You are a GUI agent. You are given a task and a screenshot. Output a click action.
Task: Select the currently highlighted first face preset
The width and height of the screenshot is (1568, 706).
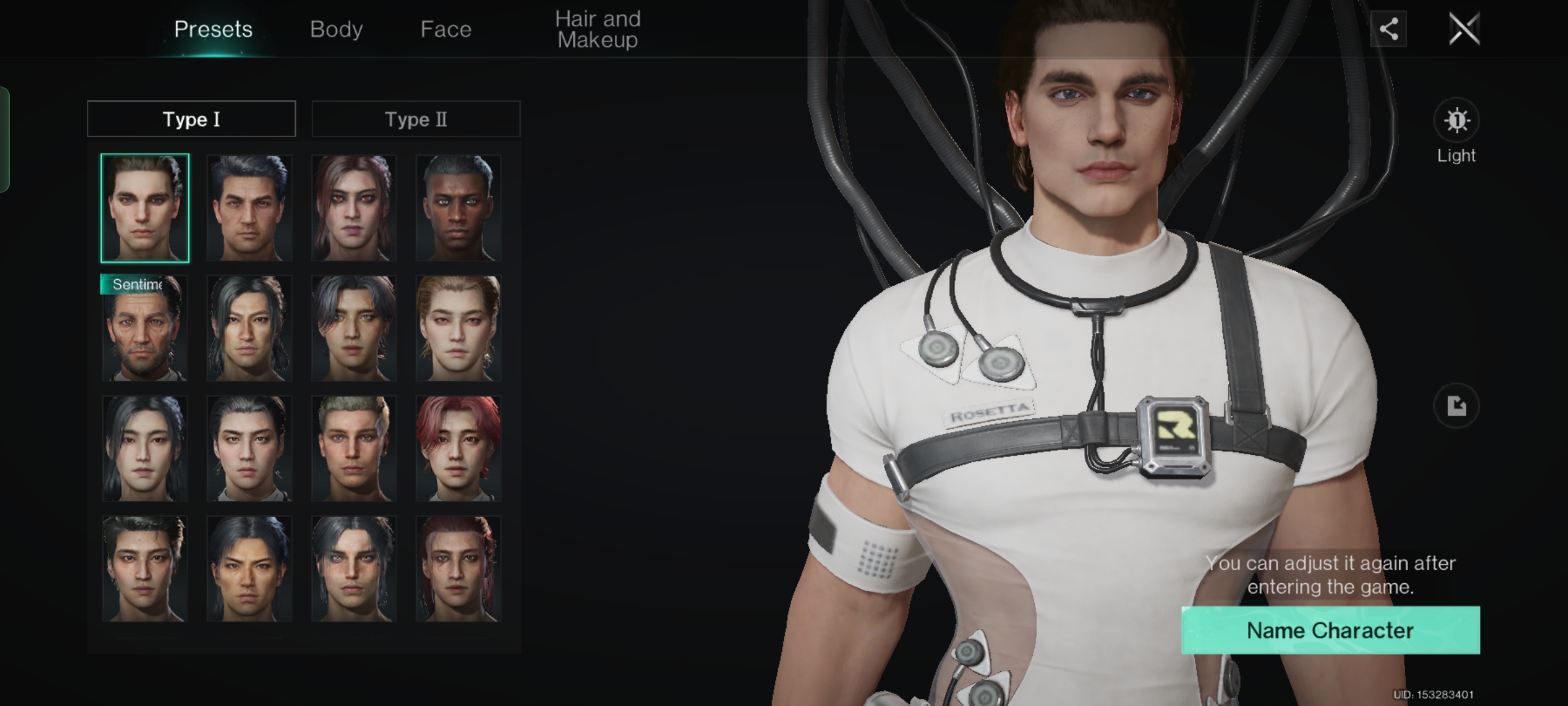tap(144, 208)
